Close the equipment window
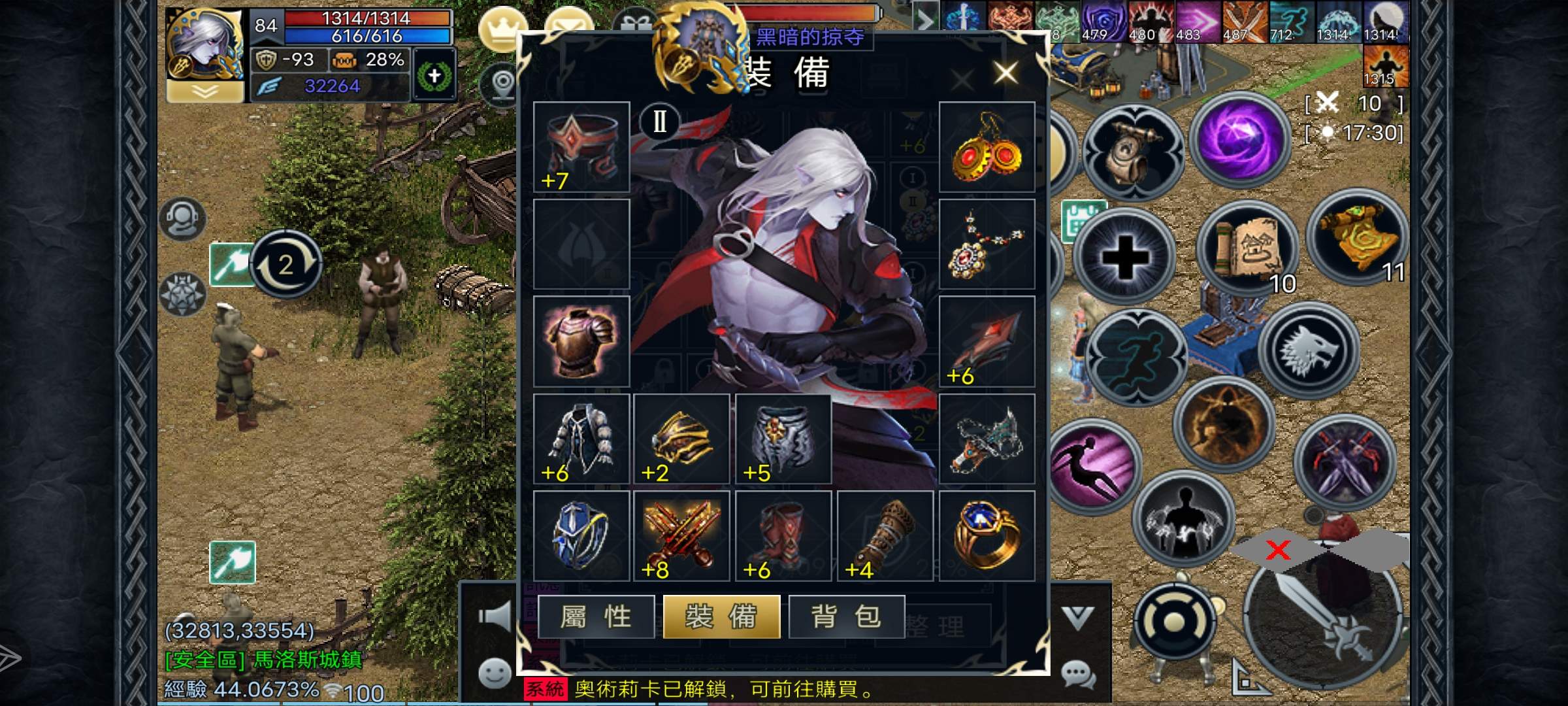The width and height of the screenshot is (1568, 706). click(x=1005, y=73)
